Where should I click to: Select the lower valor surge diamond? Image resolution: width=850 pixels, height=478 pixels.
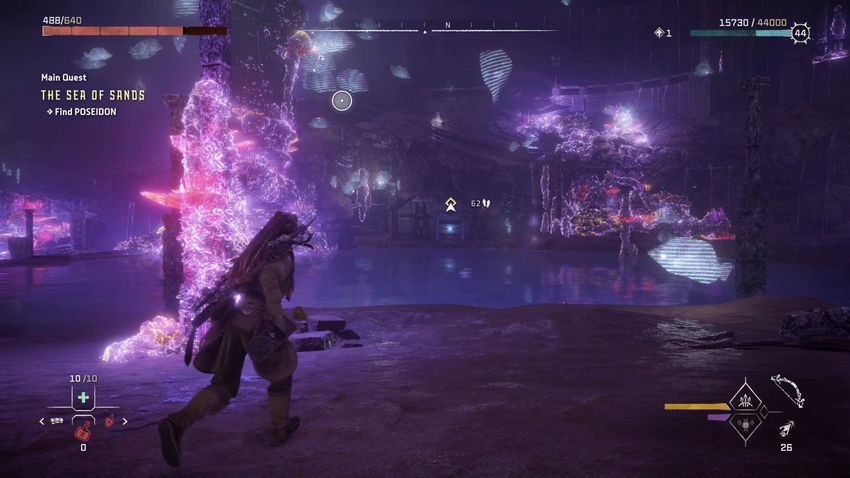[746, 424]
